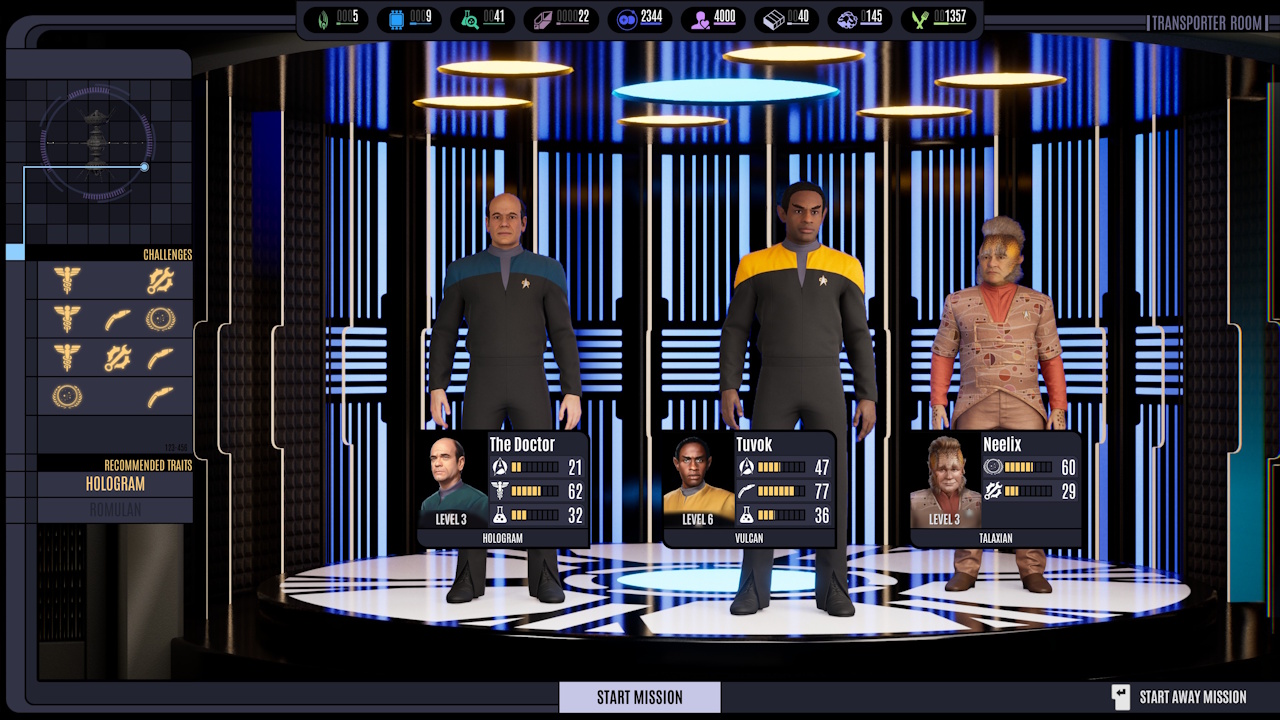
Task: Click the TRANSPORTER ROOM header label
Action: [x=1208, y=22]
